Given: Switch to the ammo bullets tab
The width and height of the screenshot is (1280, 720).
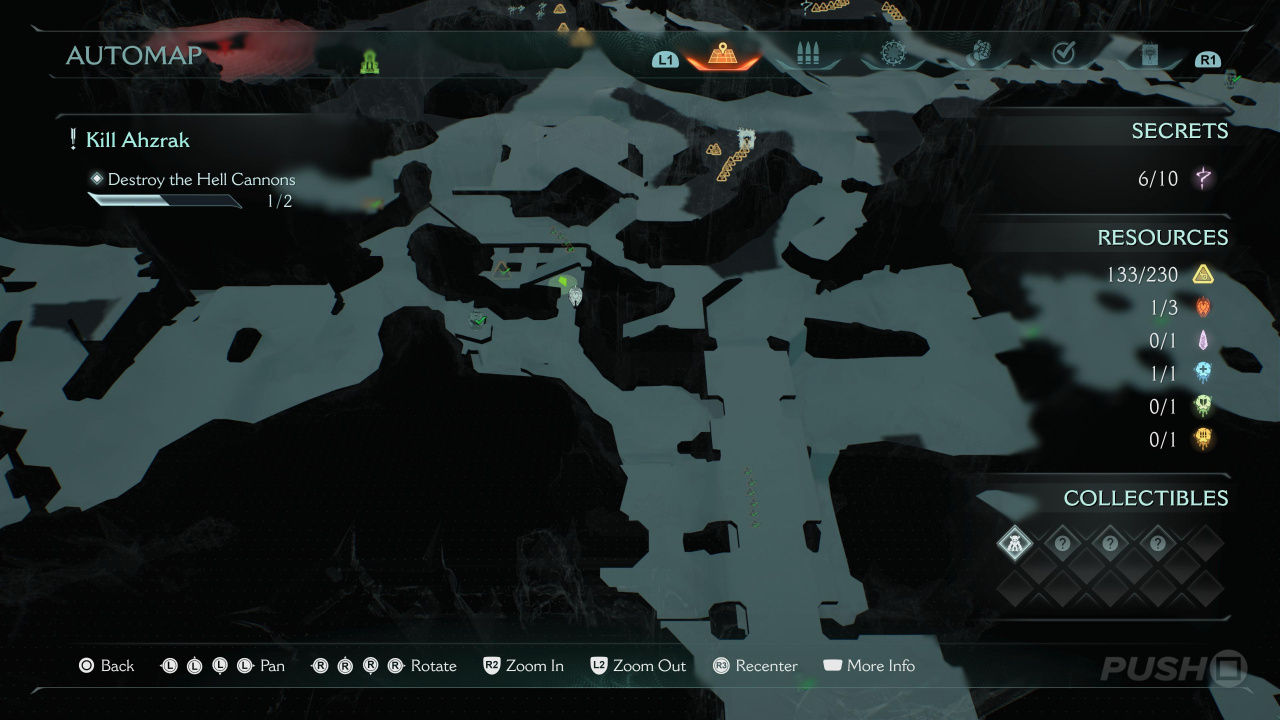Looking at the screenshot, I should pos(807,55).
